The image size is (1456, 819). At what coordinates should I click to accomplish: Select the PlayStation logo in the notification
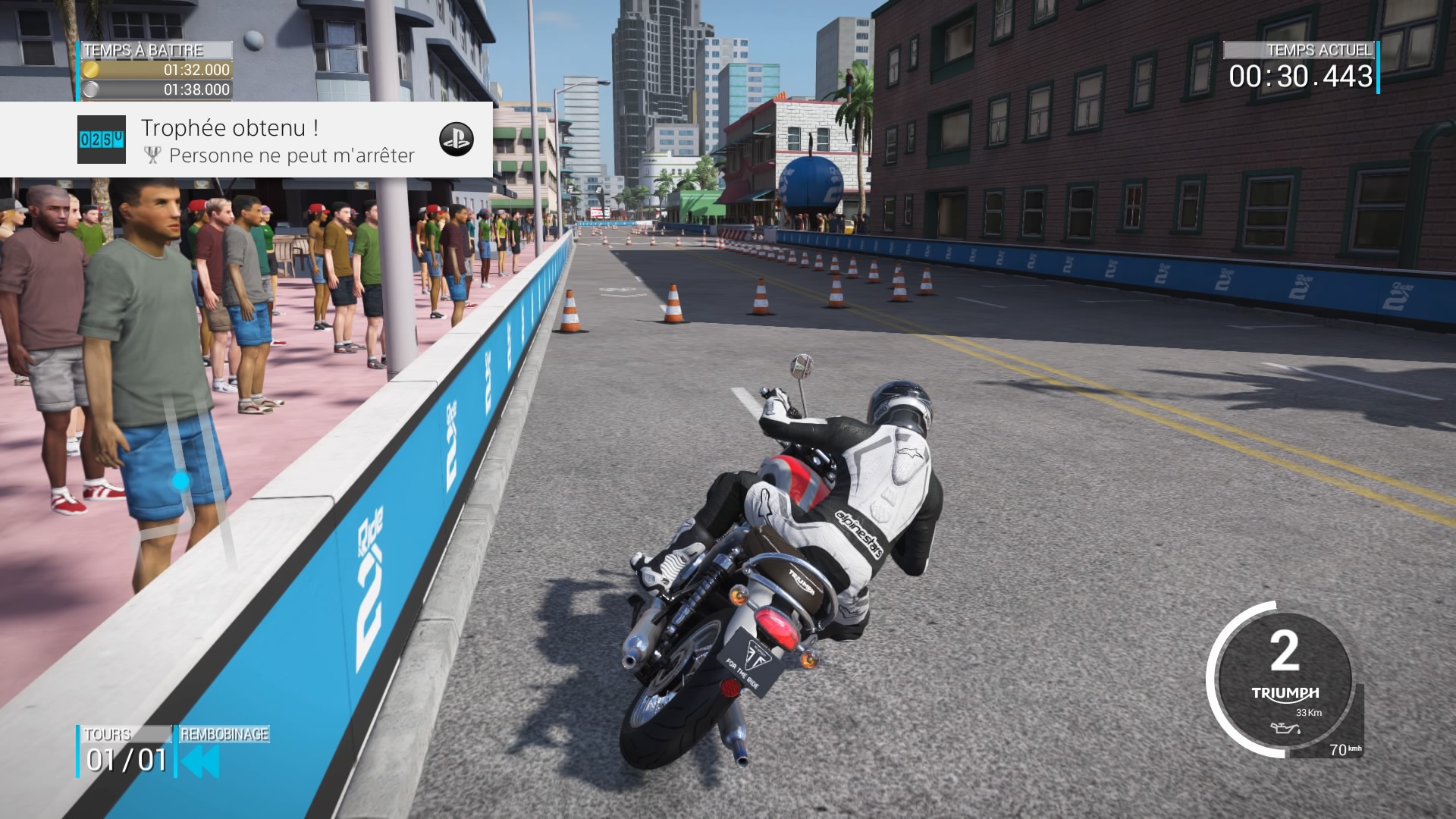(457, 139)
